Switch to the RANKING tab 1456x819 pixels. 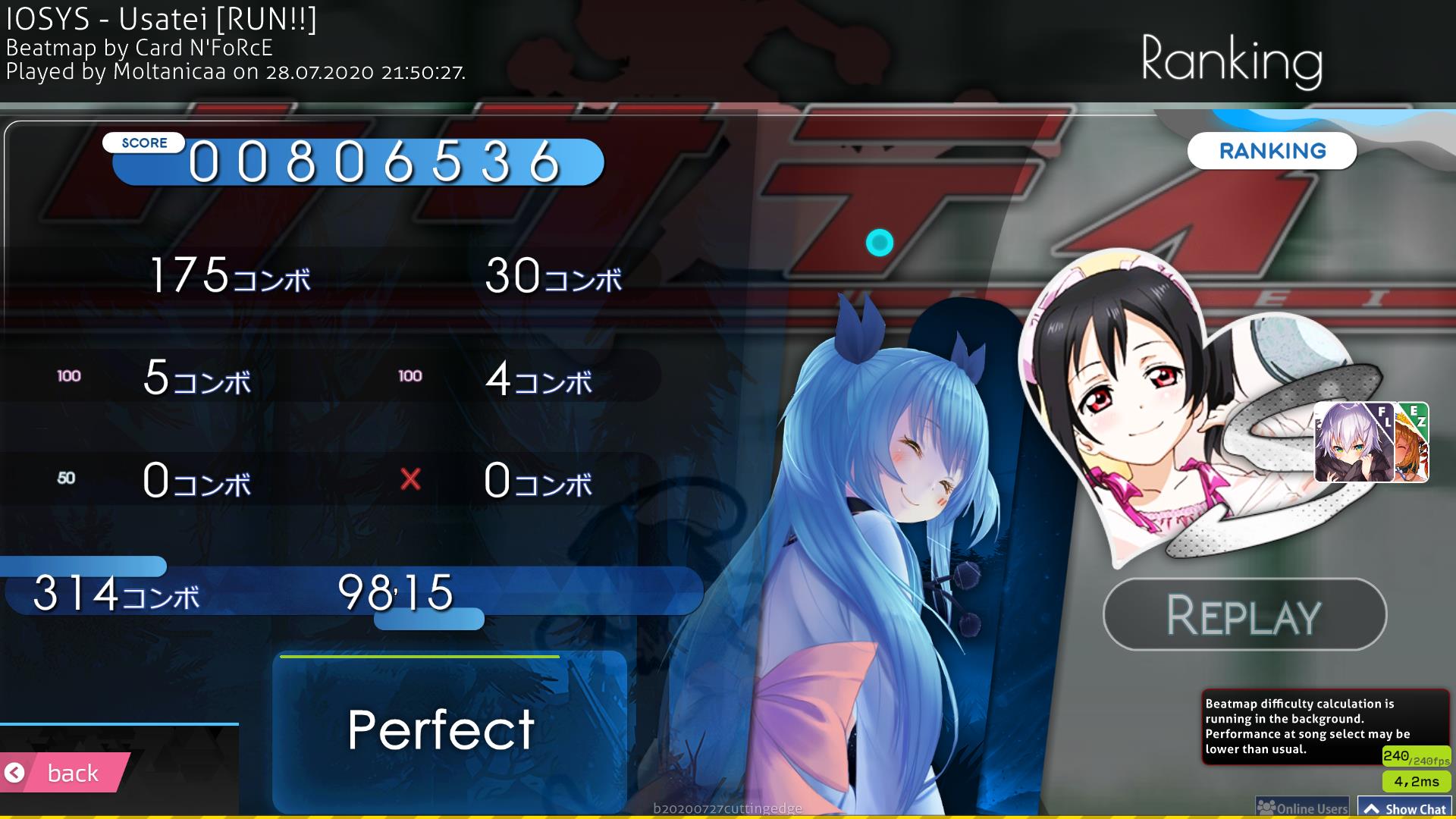pyautogui.click(x=1271, y=151)
